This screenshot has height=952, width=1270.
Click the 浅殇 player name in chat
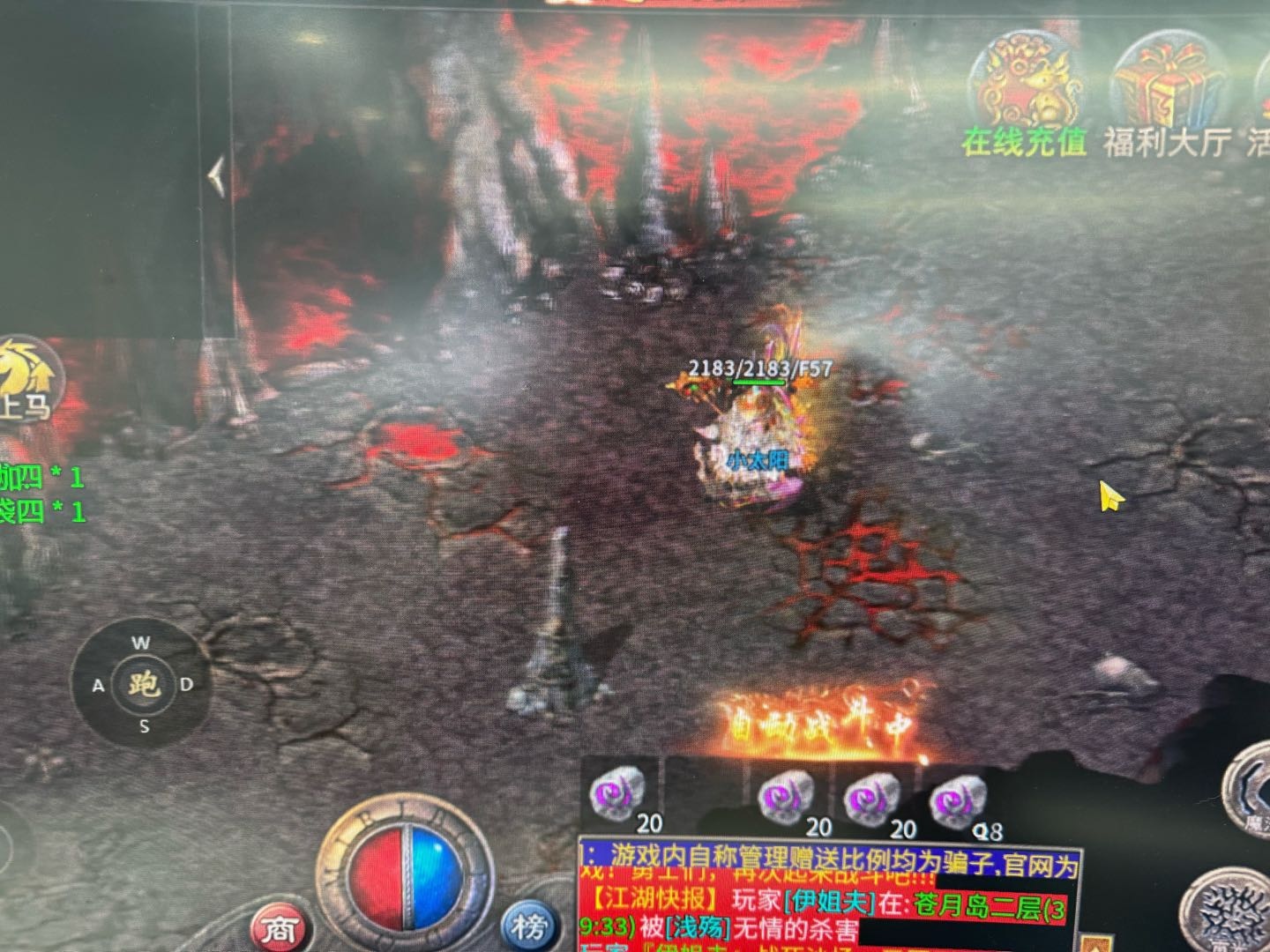click(x=698, y=928)
